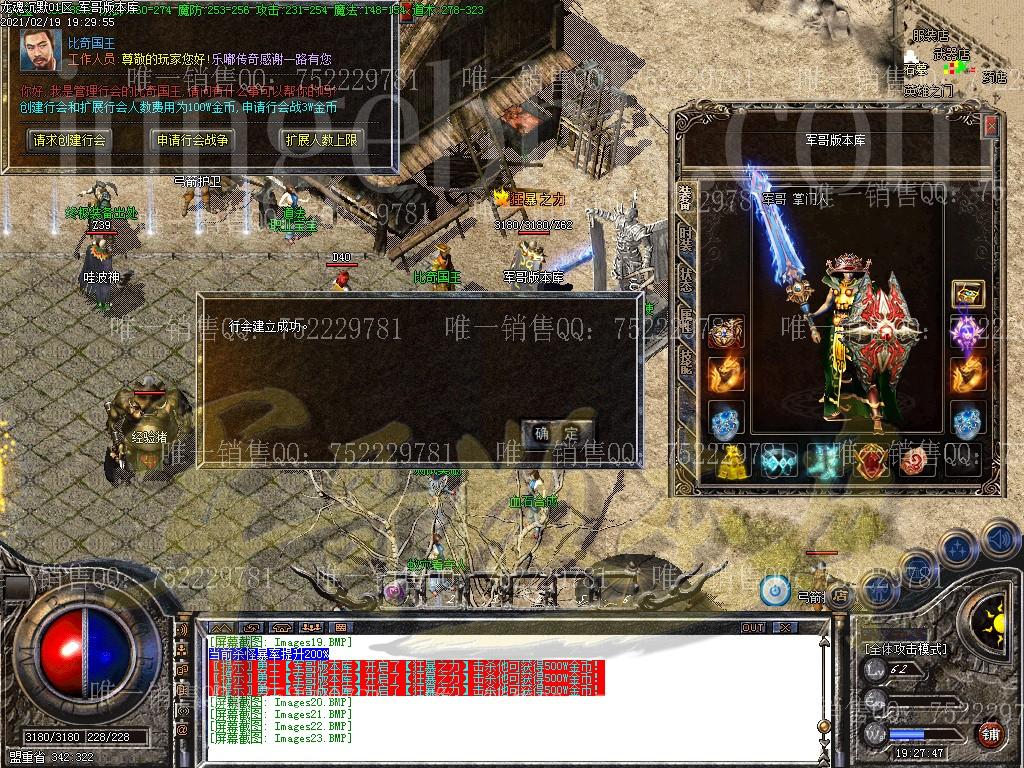Open the 铺 shop button
The width and height of the screenshot is (1024, 768).
pyautogui.click(x=989, y=734)
